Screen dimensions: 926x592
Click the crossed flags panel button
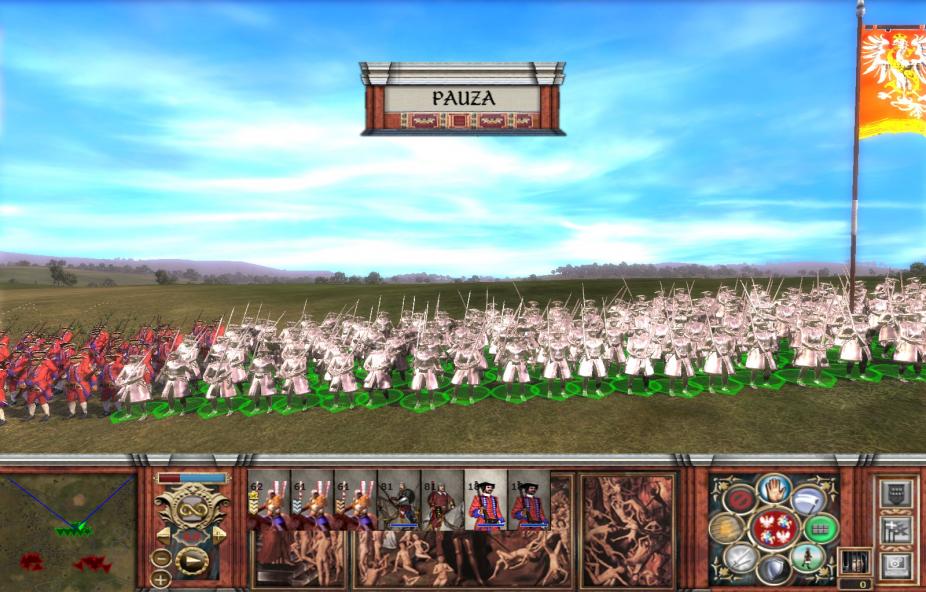[894, 528]
